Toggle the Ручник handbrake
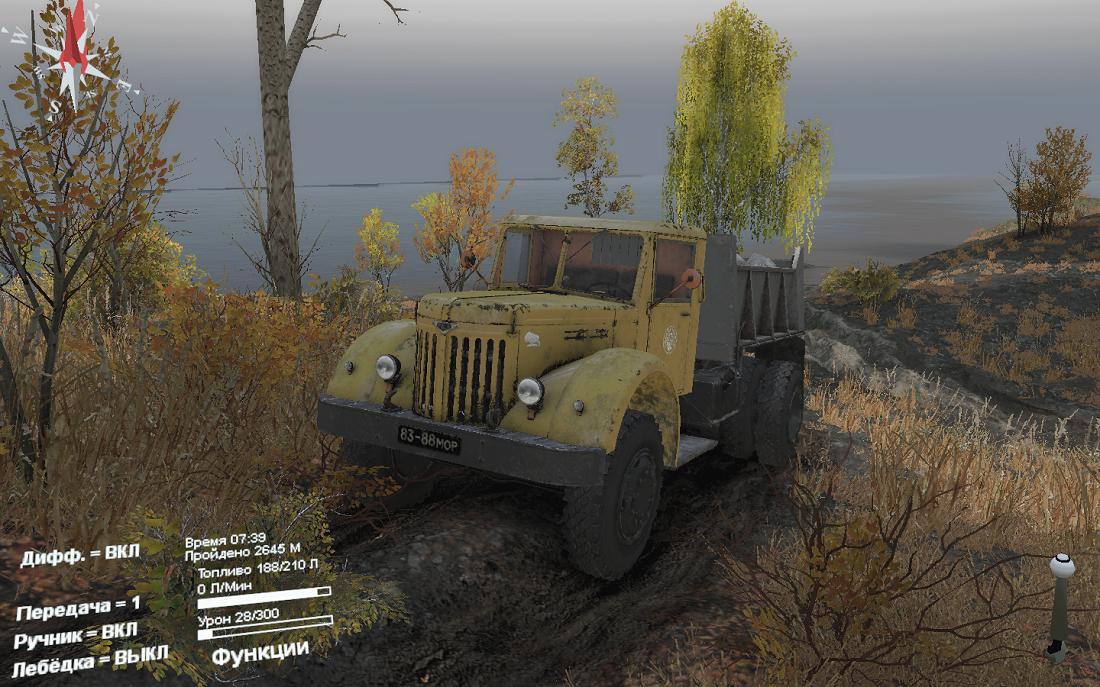 coord(76,634)
